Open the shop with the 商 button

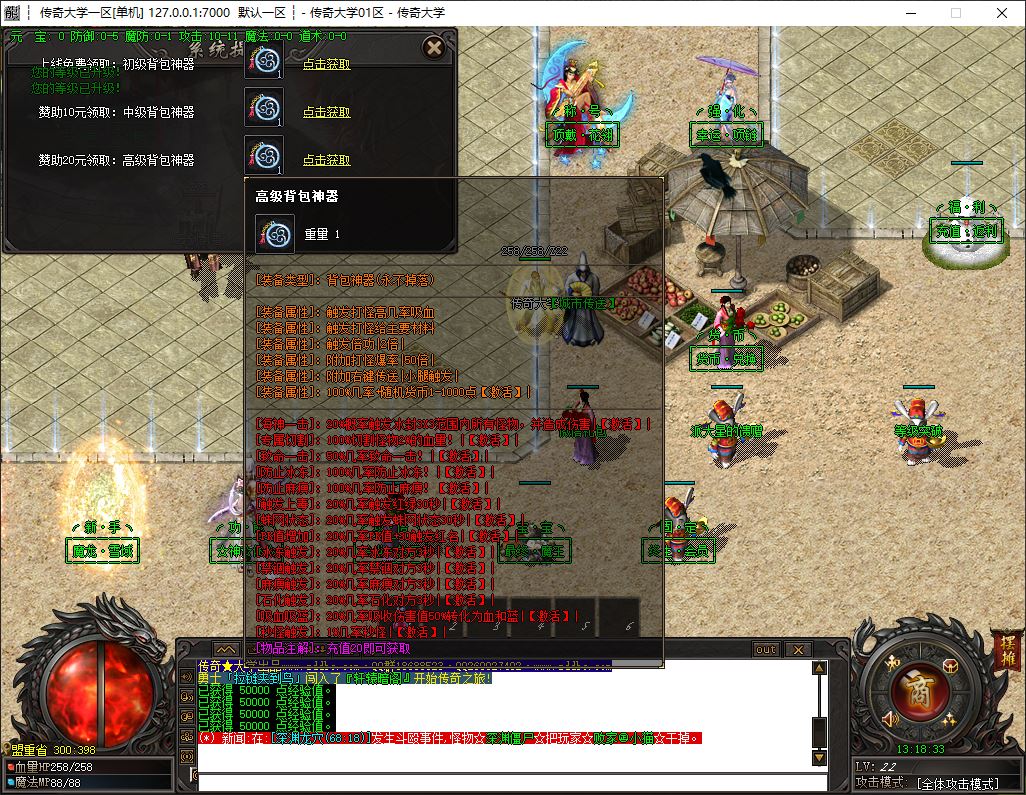(917, 691)
